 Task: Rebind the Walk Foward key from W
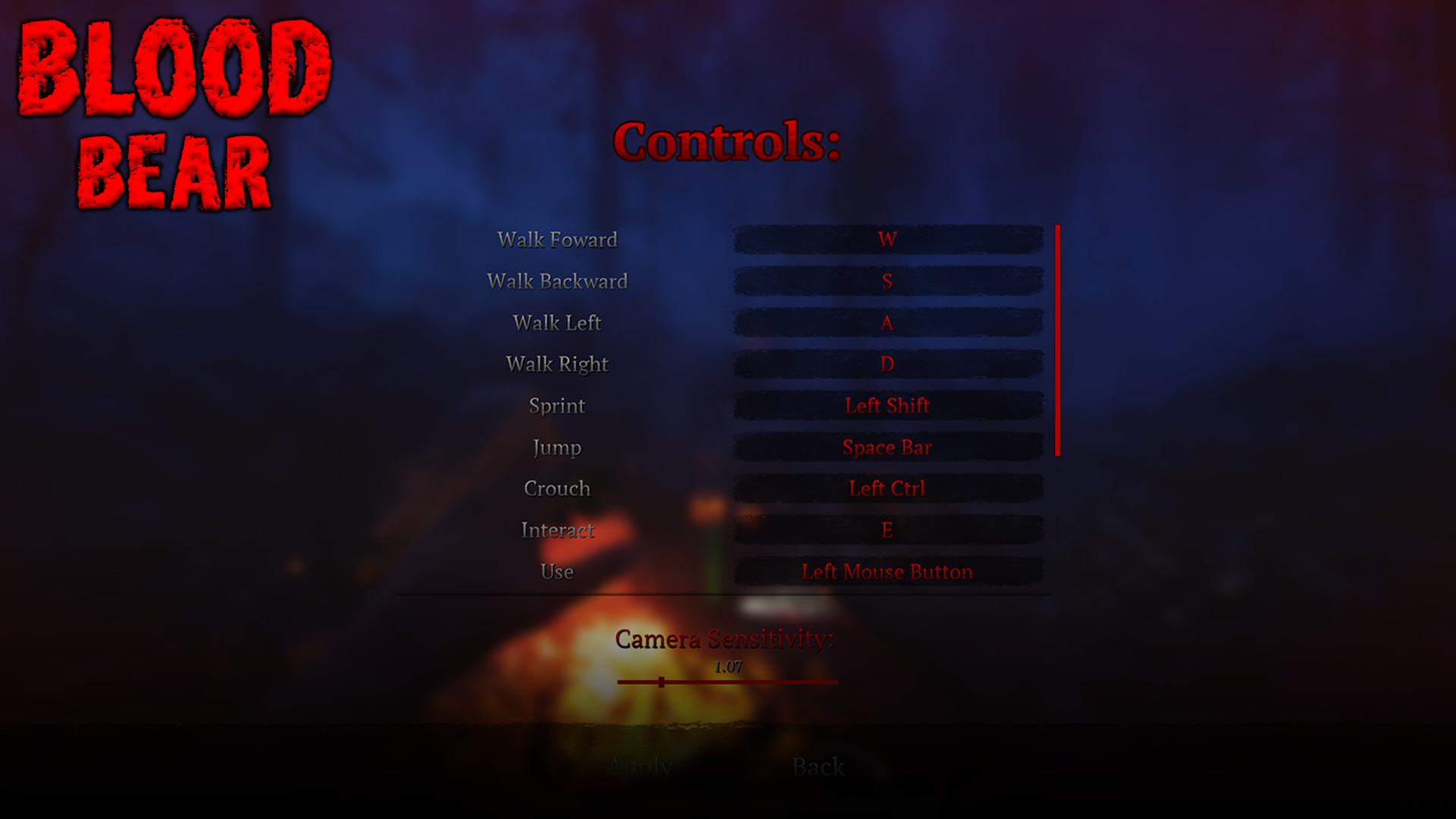[x=887, y=240]
